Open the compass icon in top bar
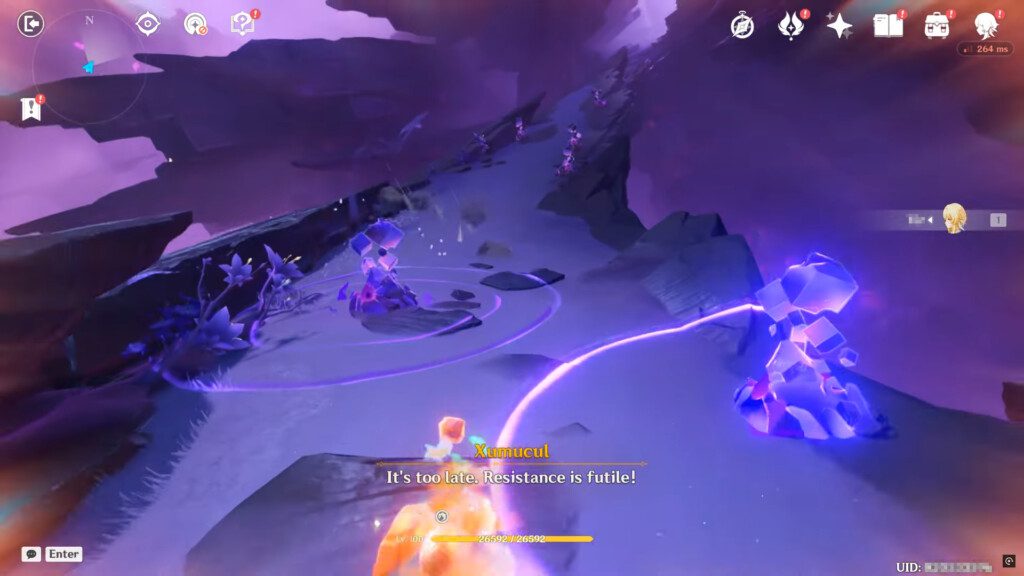The height and width of the screenshot is (576, 1024). 742,26
